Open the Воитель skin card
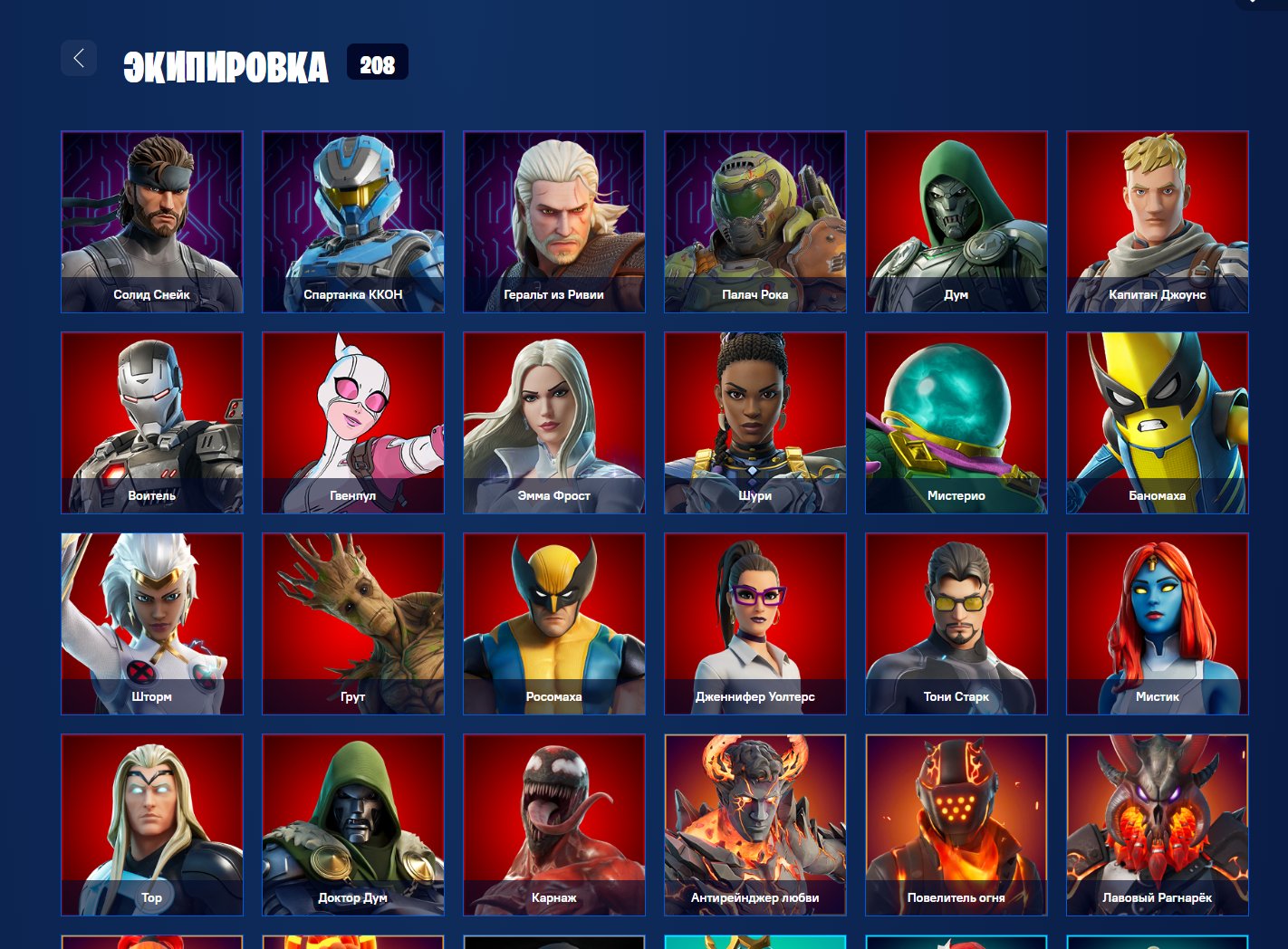Image resolution: width=1288 pixels, height=949 pixels. coord(151,423)
